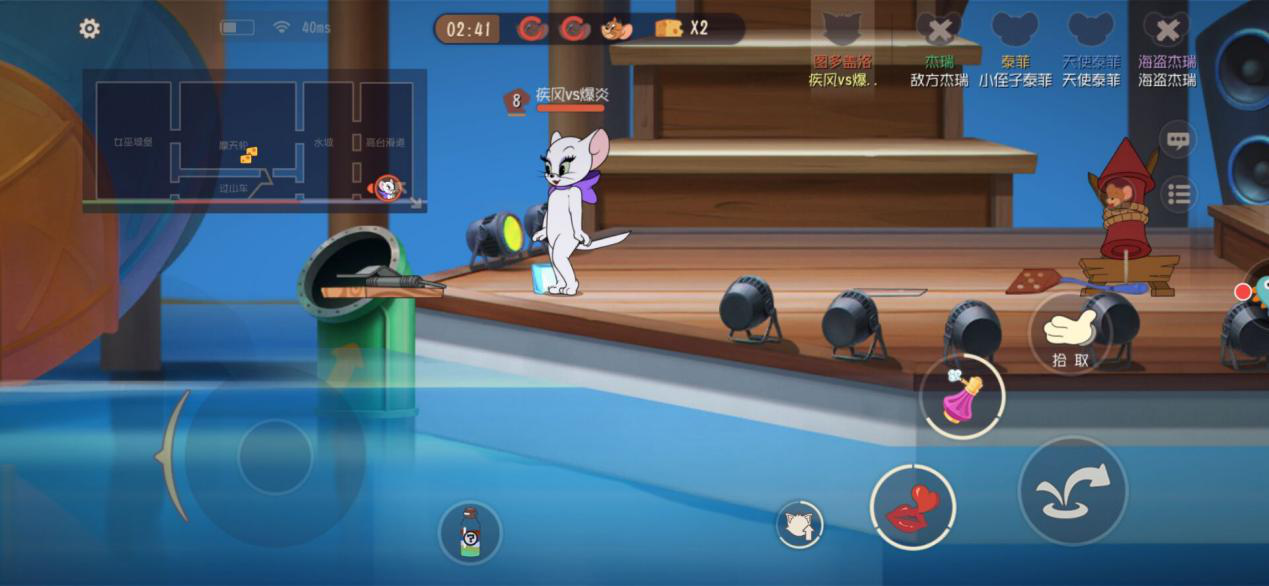Open the gear settings menu
The width and height of the screenshot is (1269, 586).
click(x=89, y=29)
